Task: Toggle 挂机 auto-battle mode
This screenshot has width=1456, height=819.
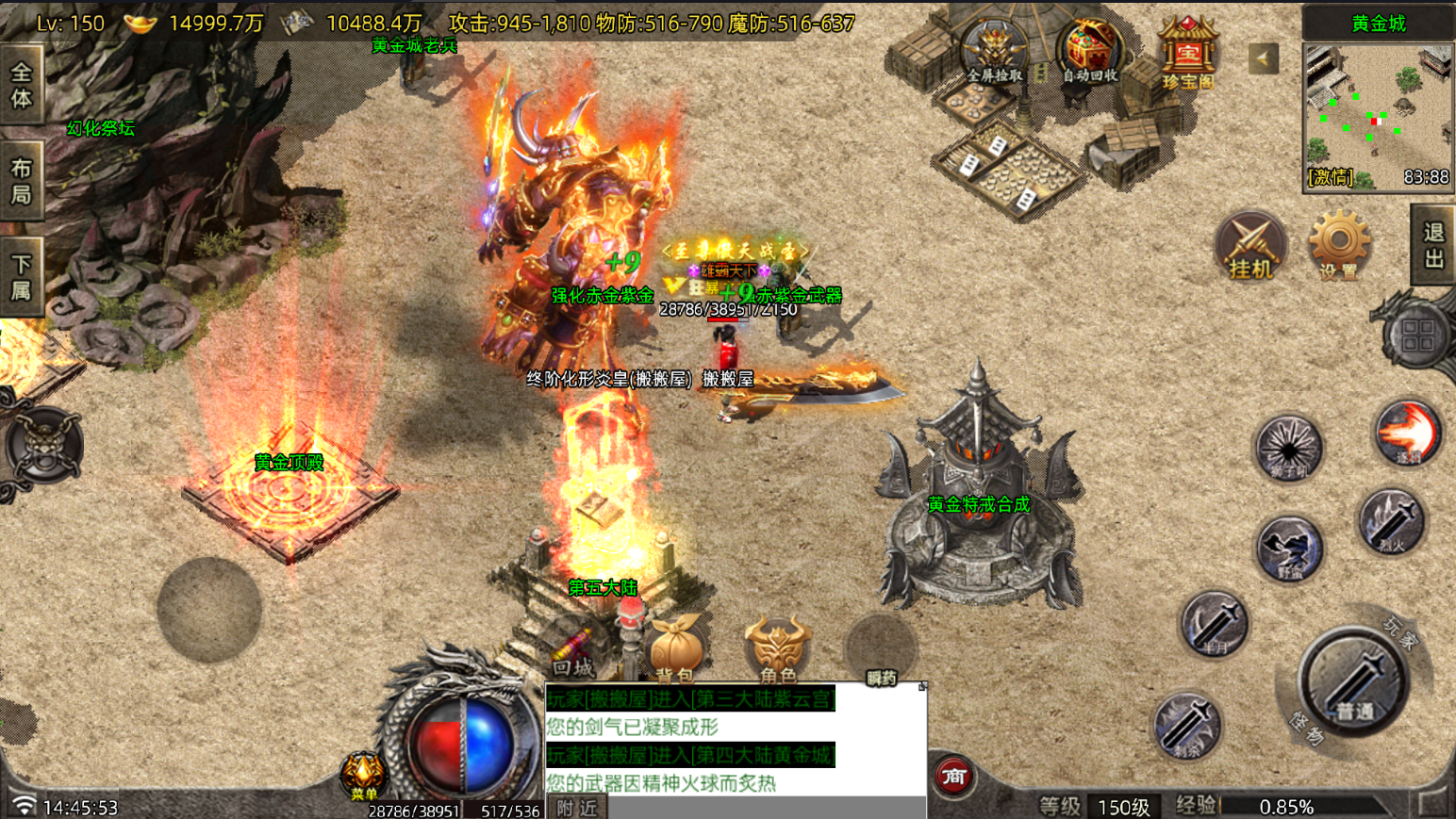Action: click(1250, 247)
